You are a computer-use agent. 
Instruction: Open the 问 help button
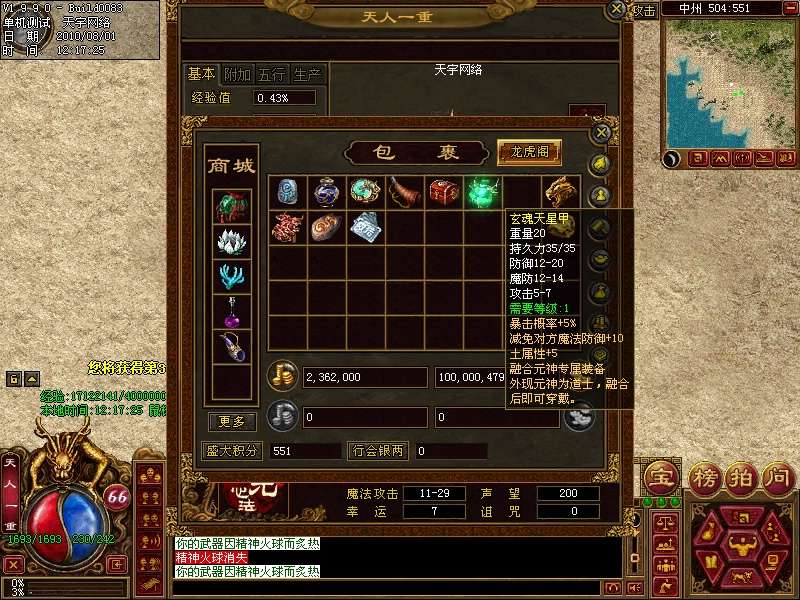coord(777,475)
